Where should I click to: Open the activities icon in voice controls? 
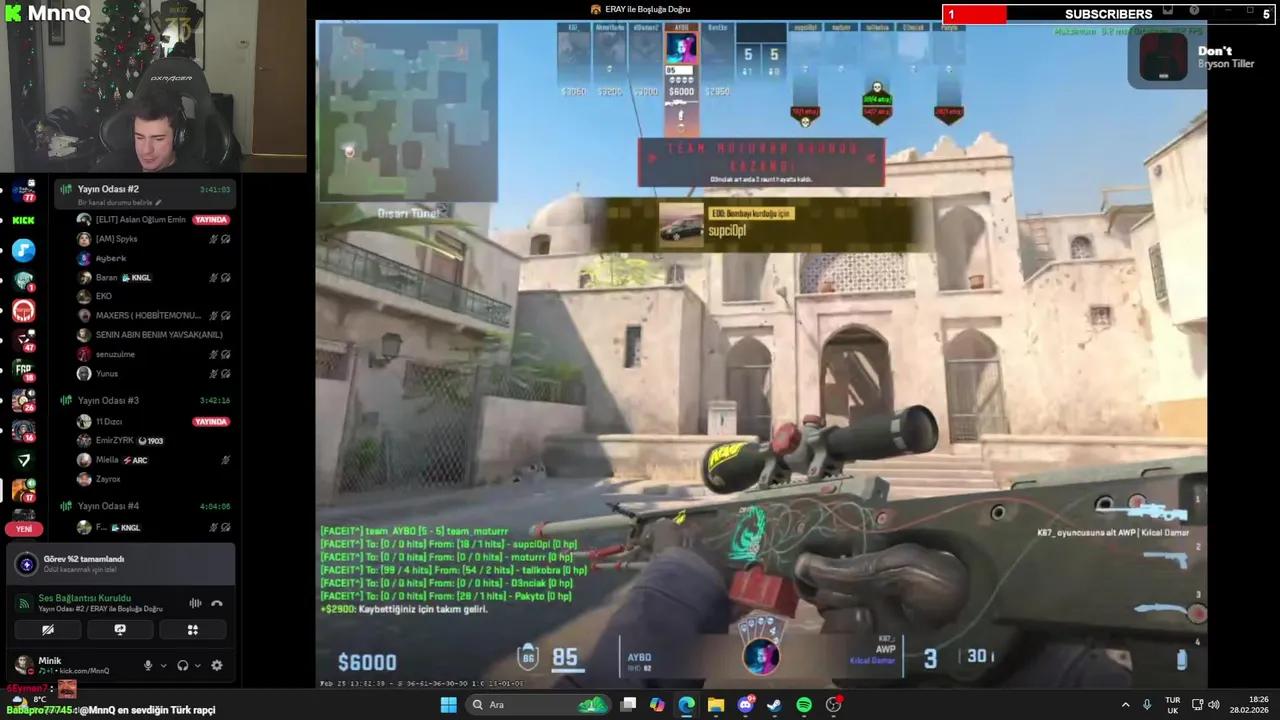pos(192,629)
